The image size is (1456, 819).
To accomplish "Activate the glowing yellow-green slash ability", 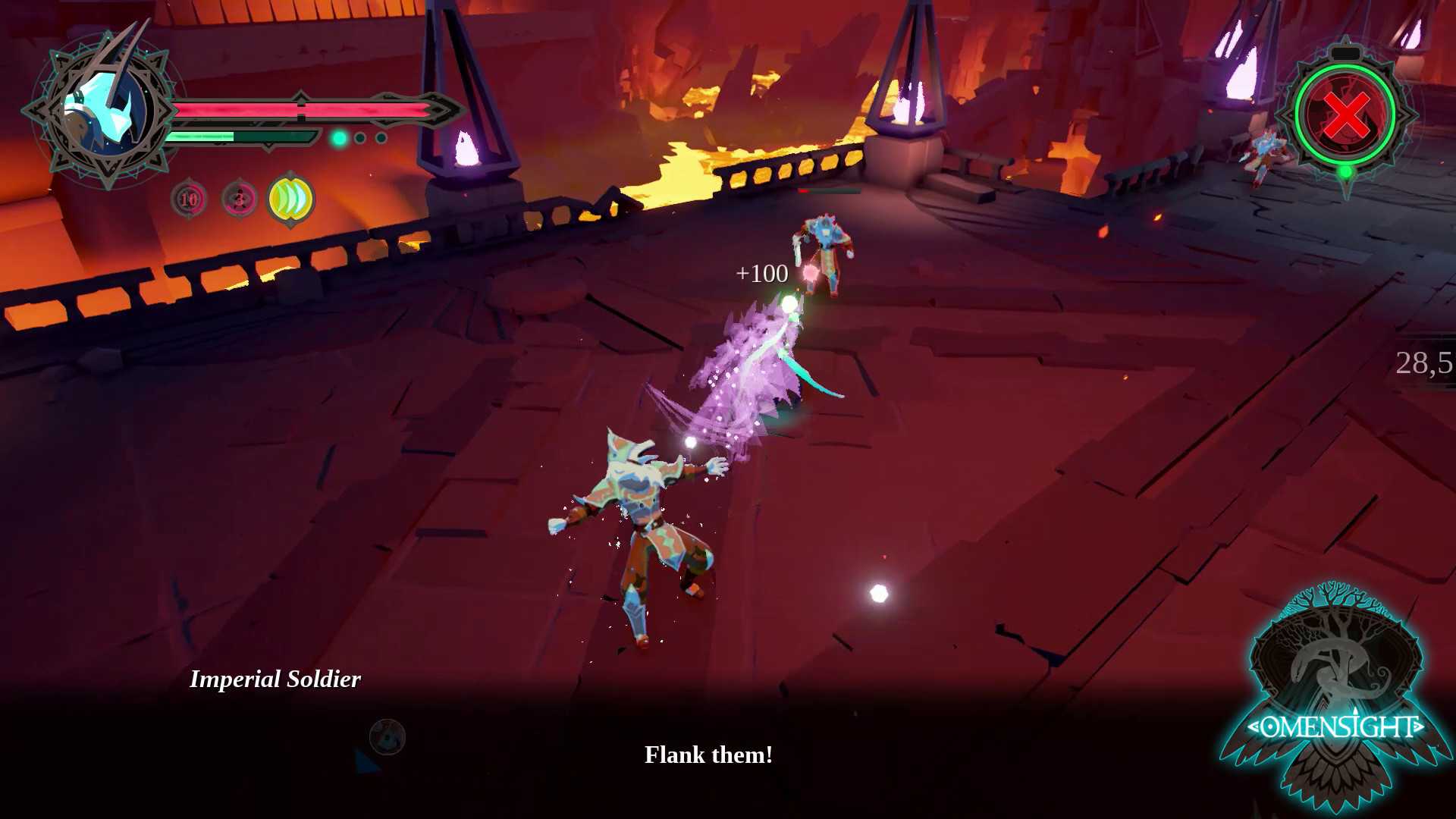I will (291, 199).
